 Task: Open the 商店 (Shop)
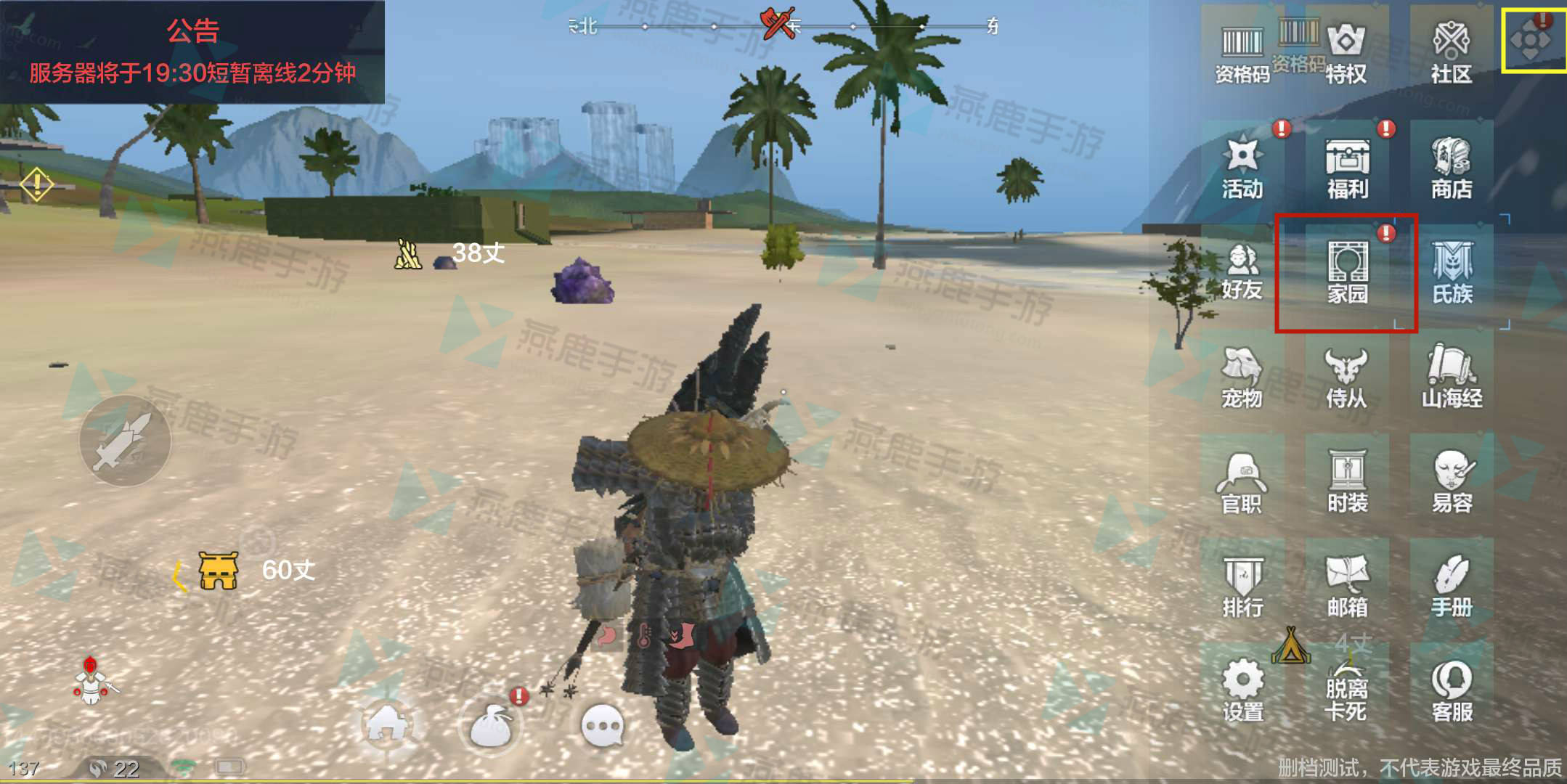tap(1452, 168)
